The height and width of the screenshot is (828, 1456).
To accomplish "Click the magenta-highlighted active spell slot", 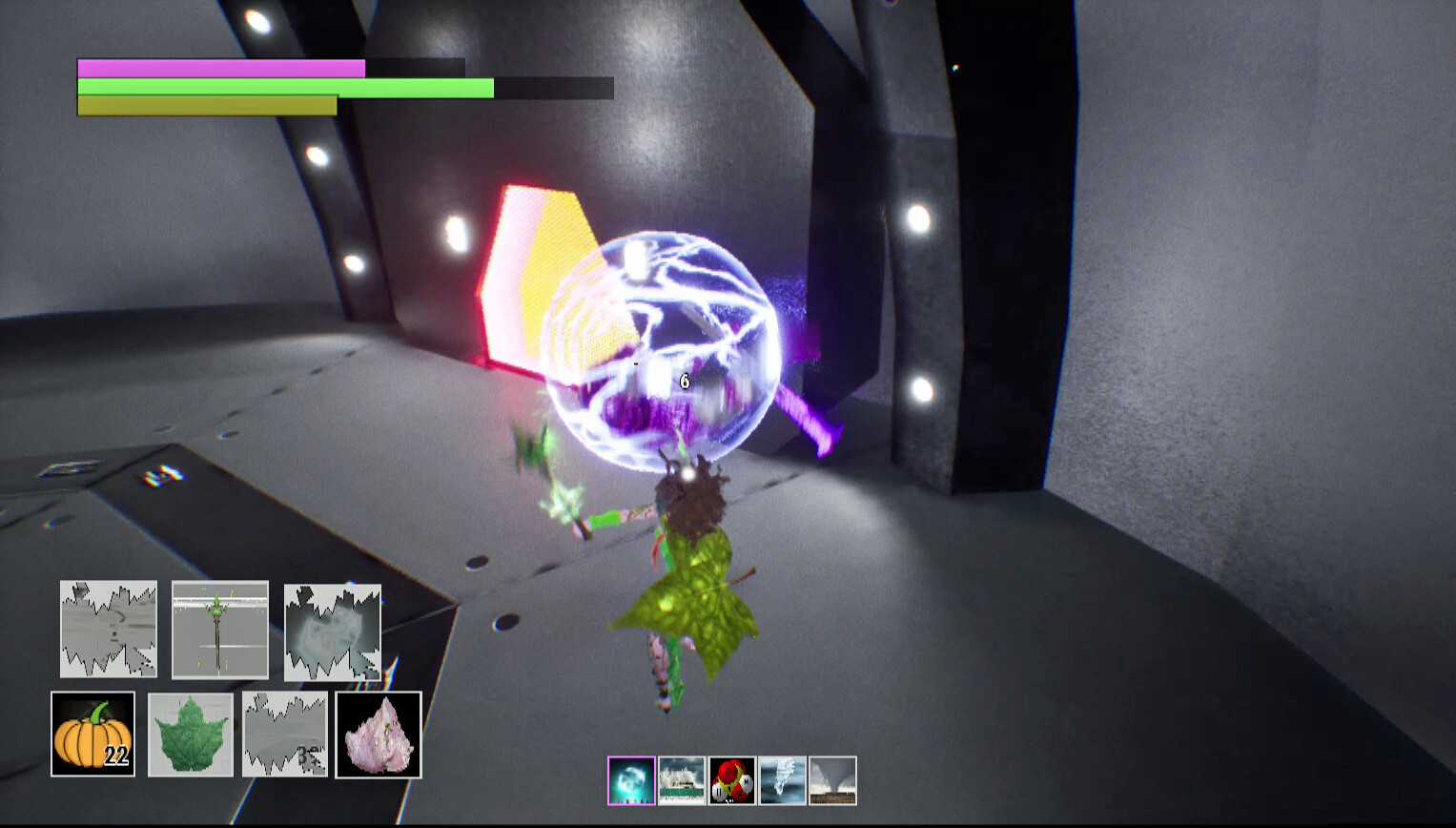I will 631,780.
